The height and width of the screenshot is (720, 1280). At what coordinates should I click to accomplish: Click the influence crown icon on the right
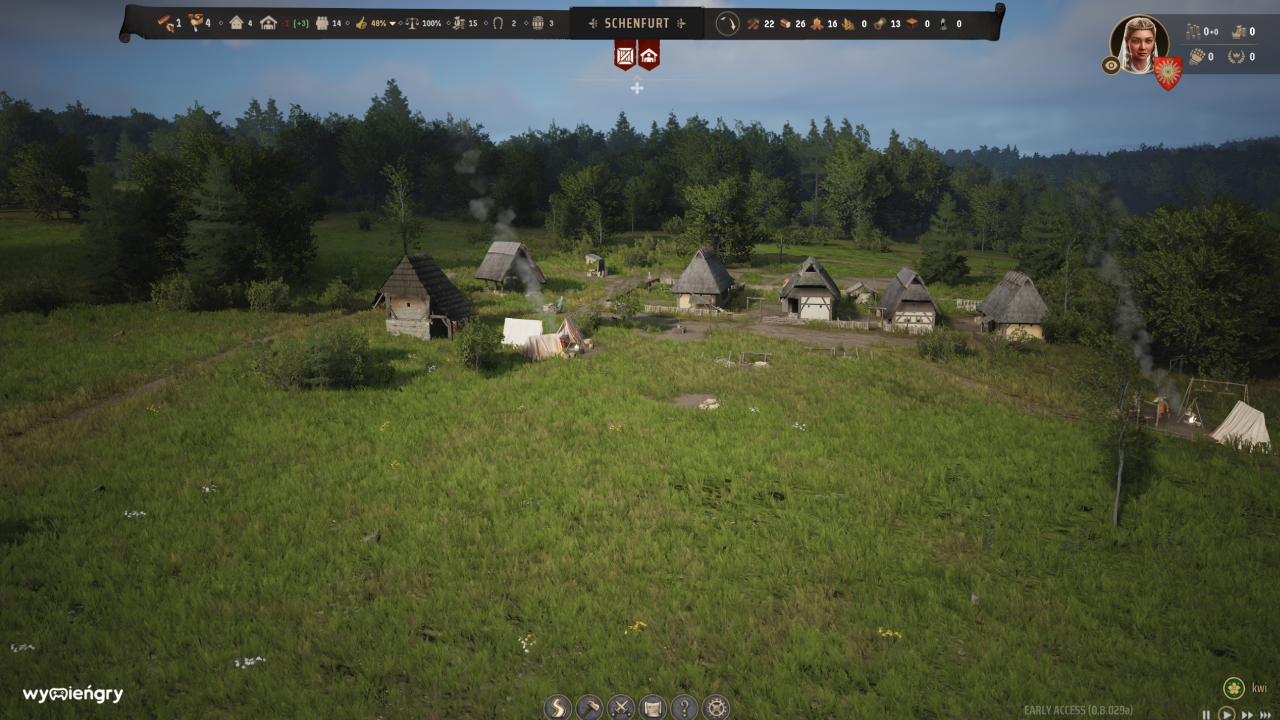coord(1237,56)
